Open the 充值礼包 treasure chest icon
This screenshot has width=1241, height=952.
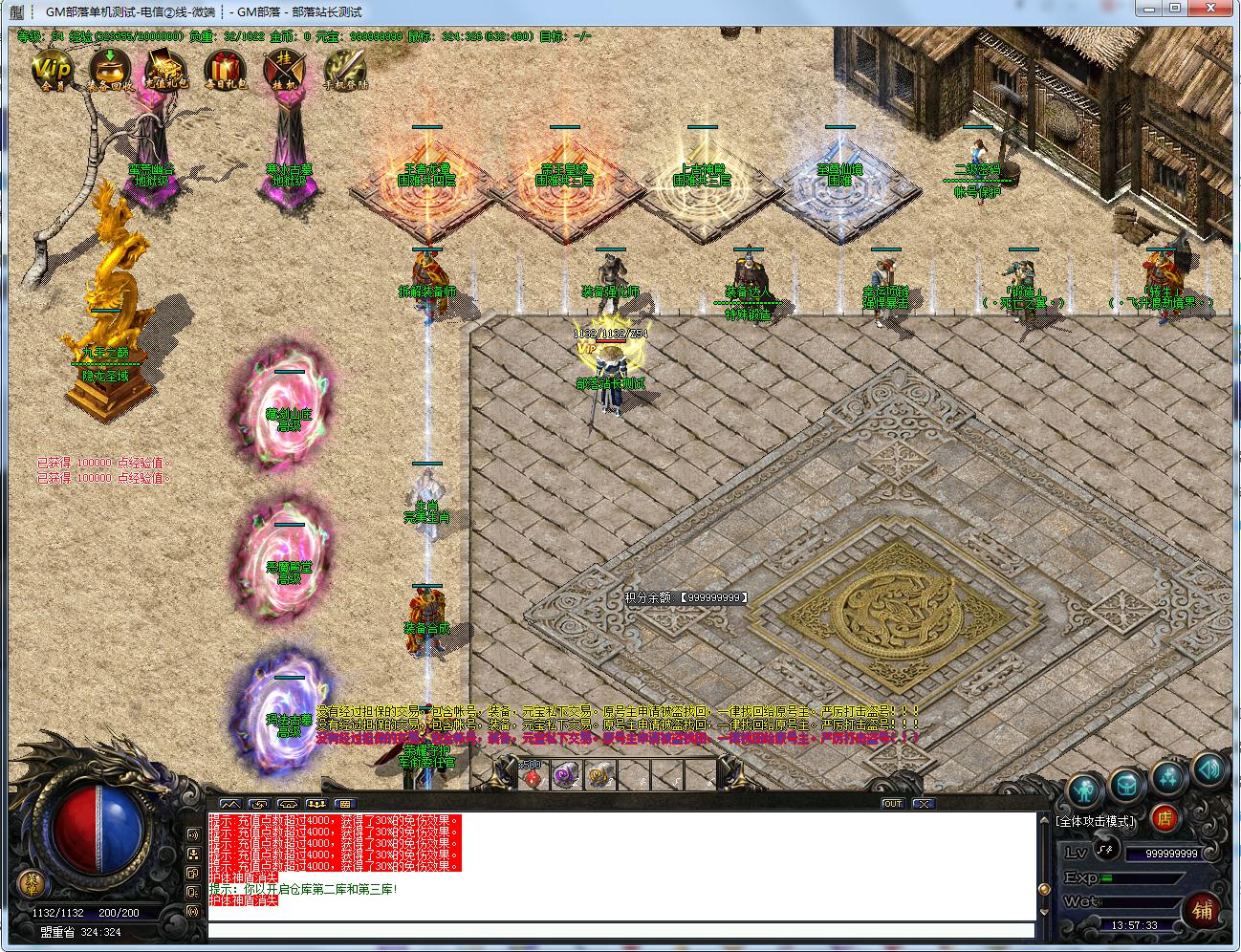(x=167, y=69)
